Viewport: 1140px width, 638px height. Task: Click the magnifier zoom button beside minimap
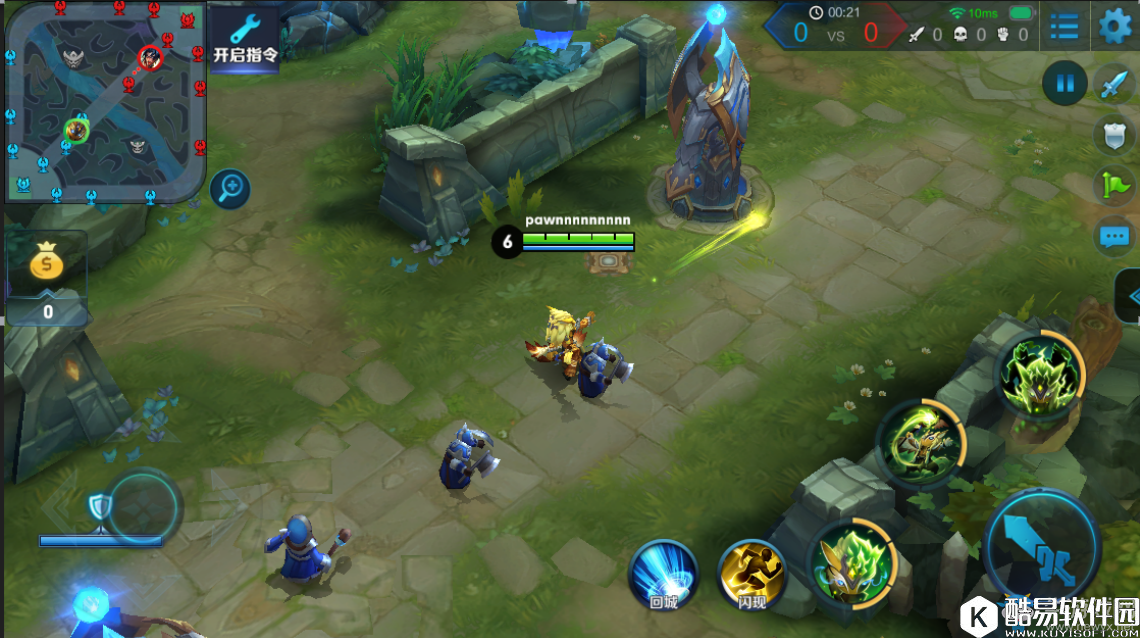pyautogui.click(x=230, y=187)
